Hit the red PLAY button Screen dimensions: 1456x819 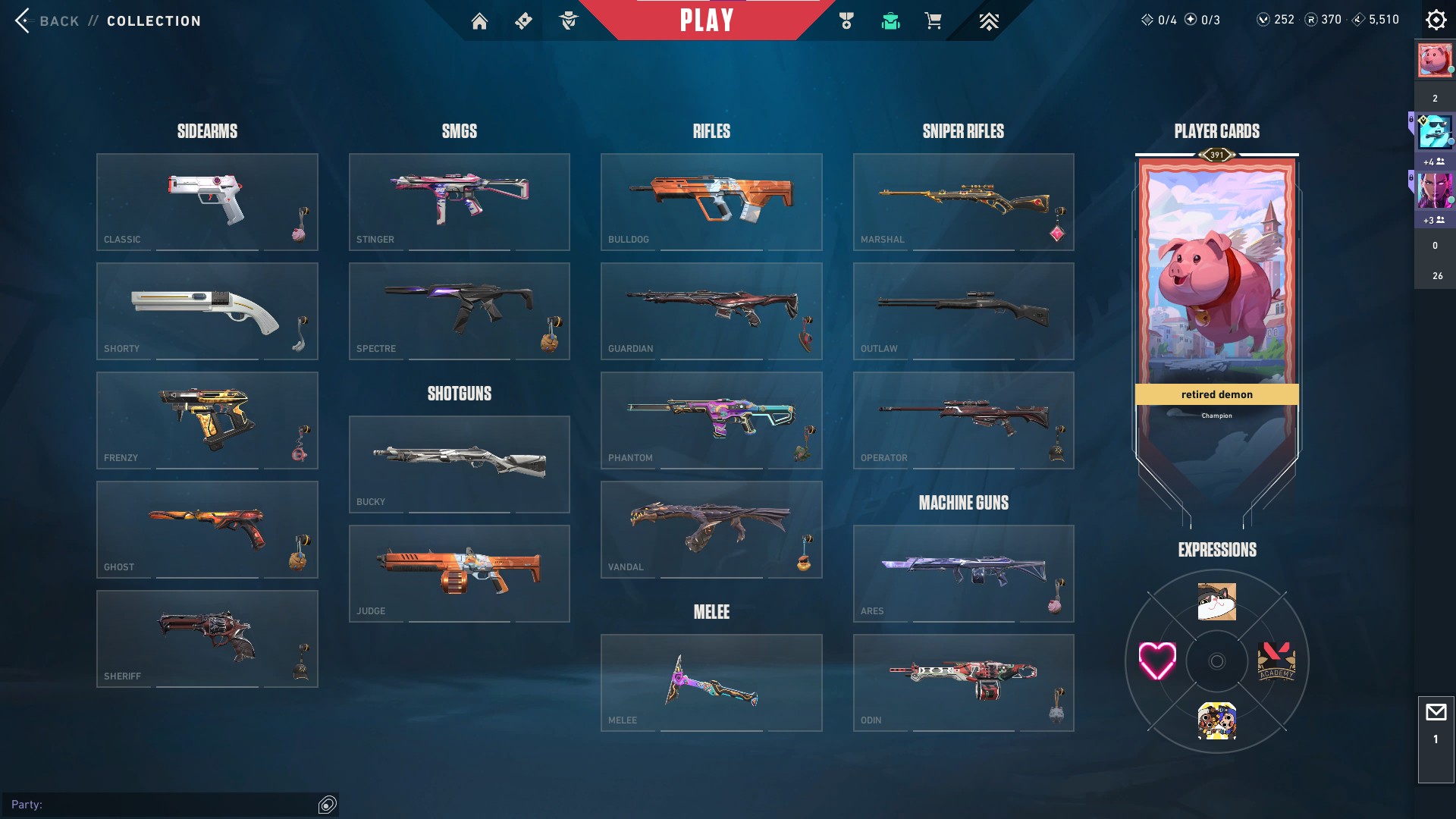click(x=706, y=20)
